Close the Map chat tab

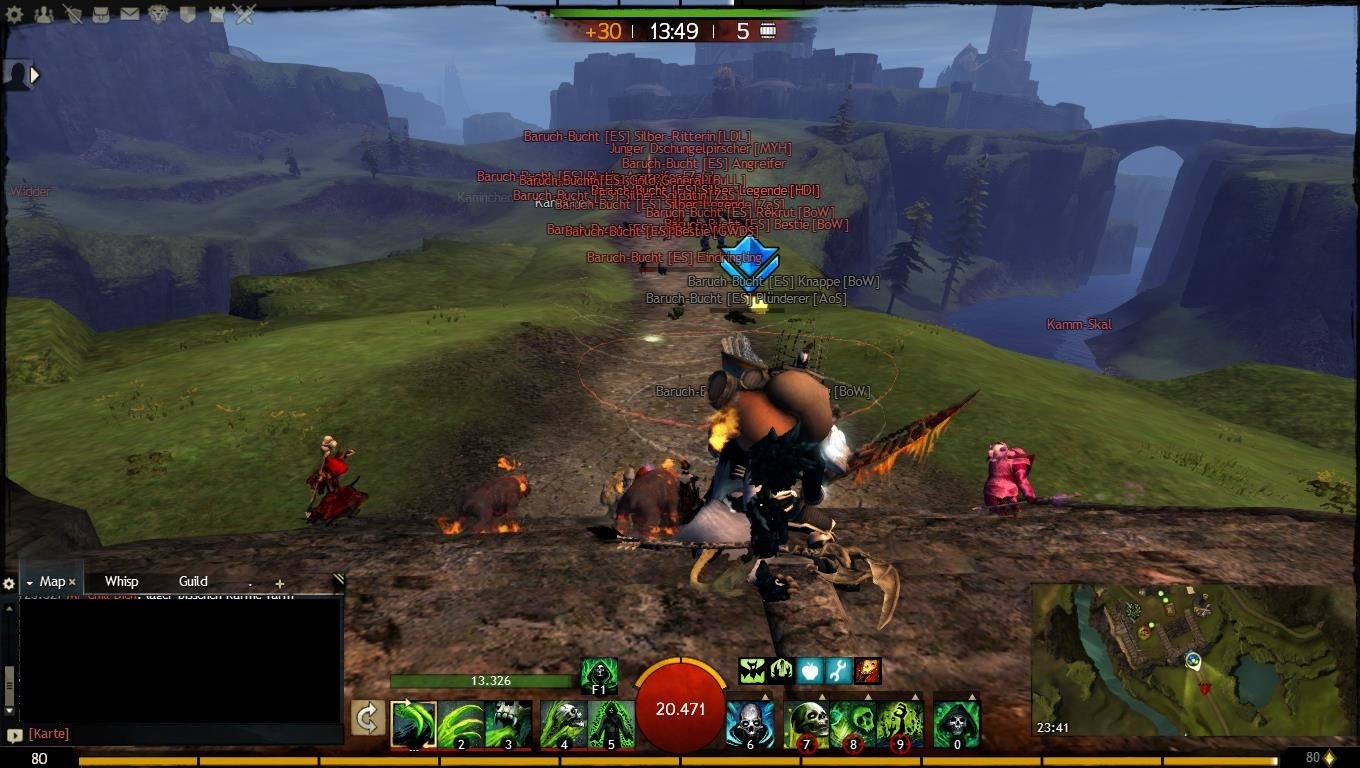coord(72,582)
